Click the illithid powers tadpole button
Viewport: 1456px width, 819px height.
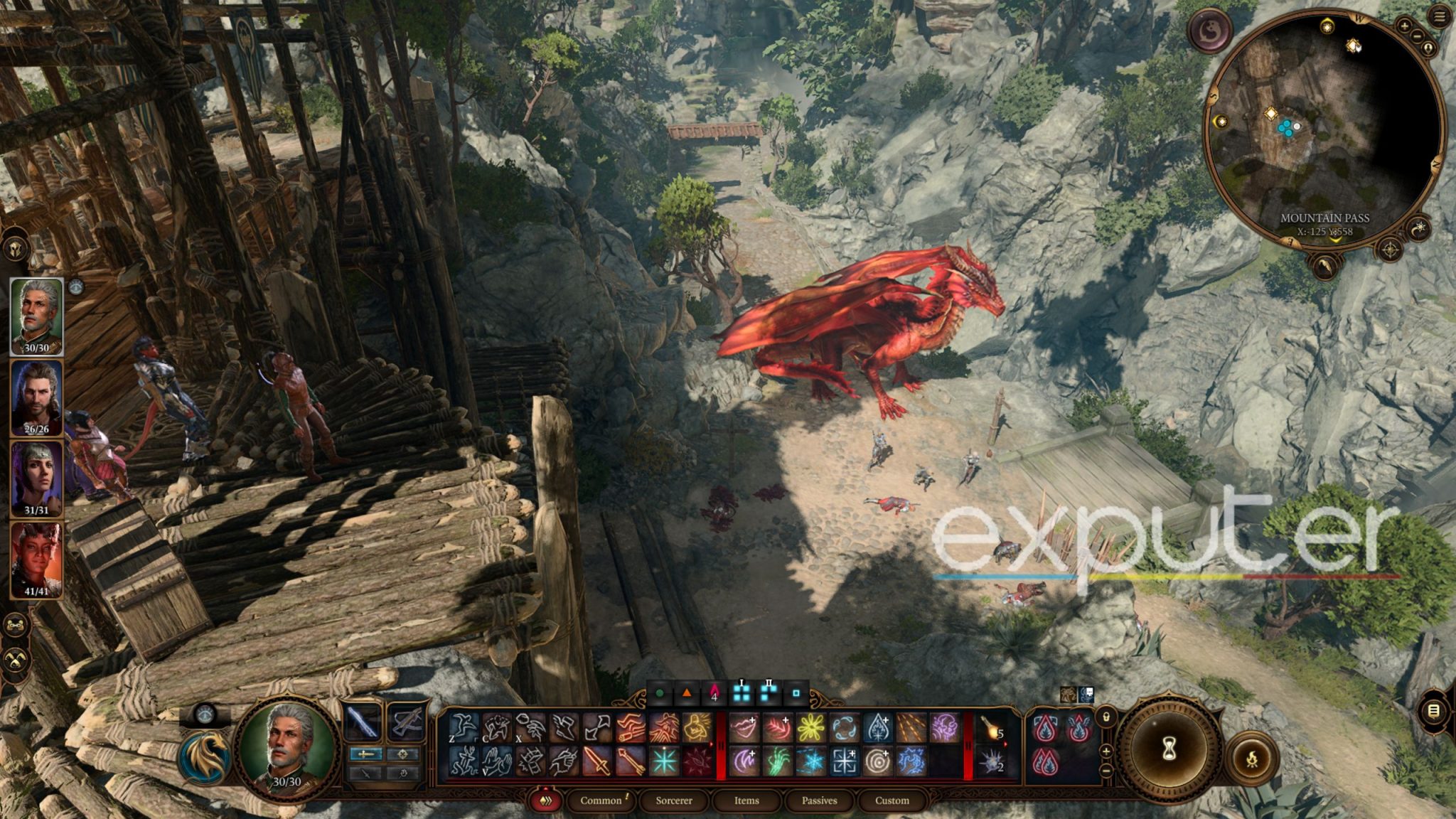pyautogui.click(x=1209, y=31)
